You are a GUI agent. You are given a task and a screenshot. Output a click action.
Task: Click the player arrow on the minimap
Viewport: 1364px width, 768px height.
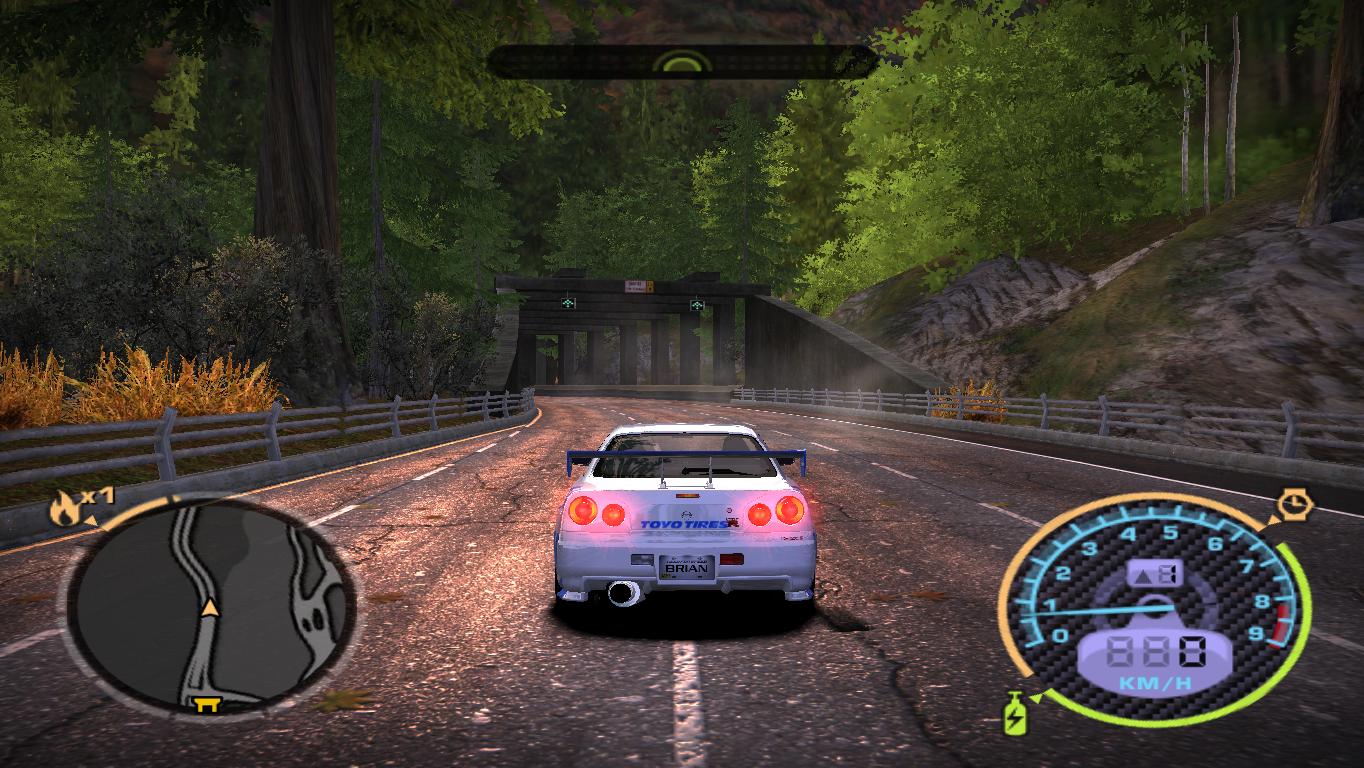(210, 607)
